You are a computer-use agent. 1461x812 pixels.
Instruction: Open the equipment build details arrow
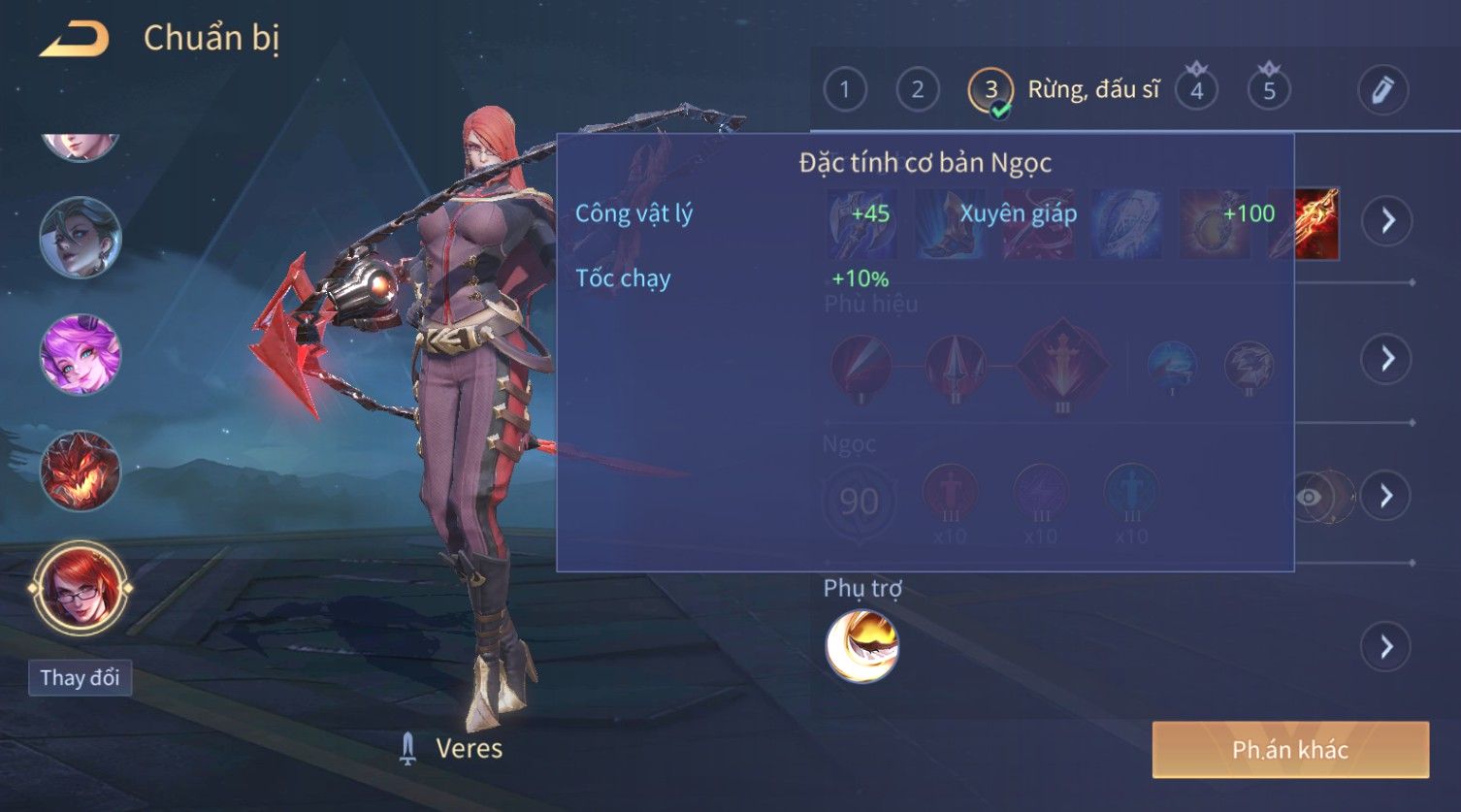1386,221
